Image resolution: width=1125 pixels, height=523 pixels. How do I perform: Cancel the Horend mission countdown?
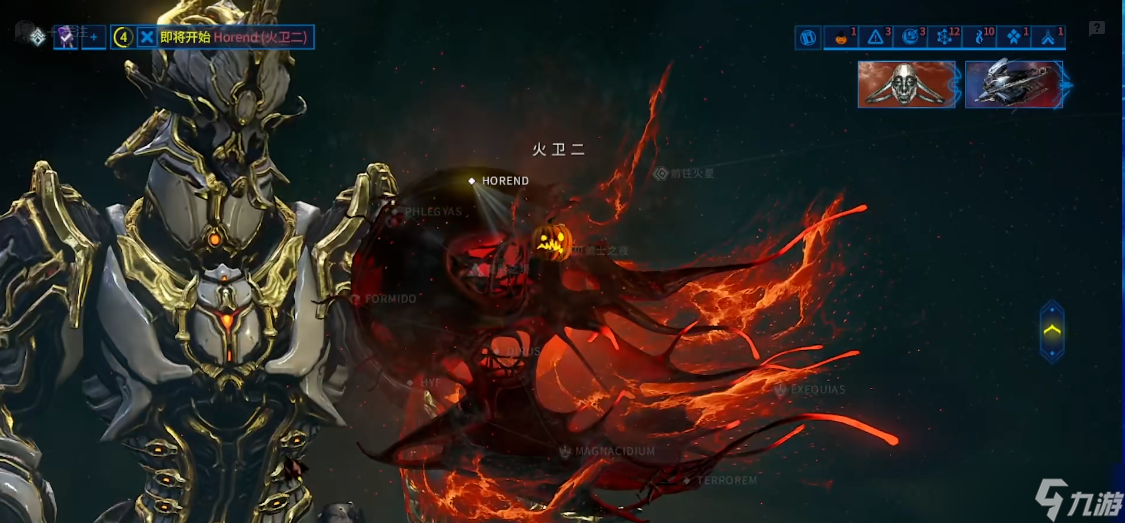[147, 37]
